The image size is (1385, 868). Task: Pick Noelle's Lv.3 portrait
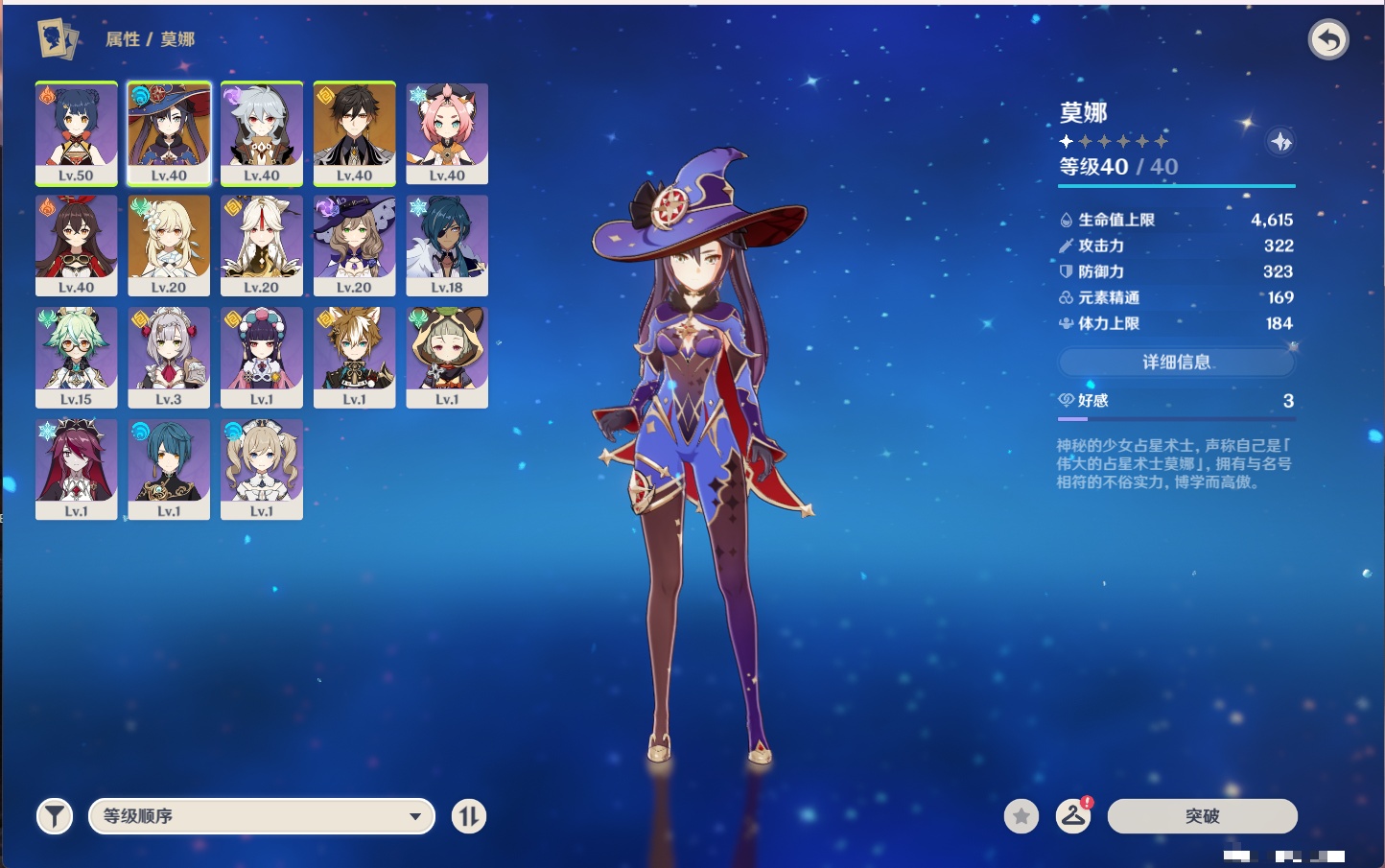(169, 357)
